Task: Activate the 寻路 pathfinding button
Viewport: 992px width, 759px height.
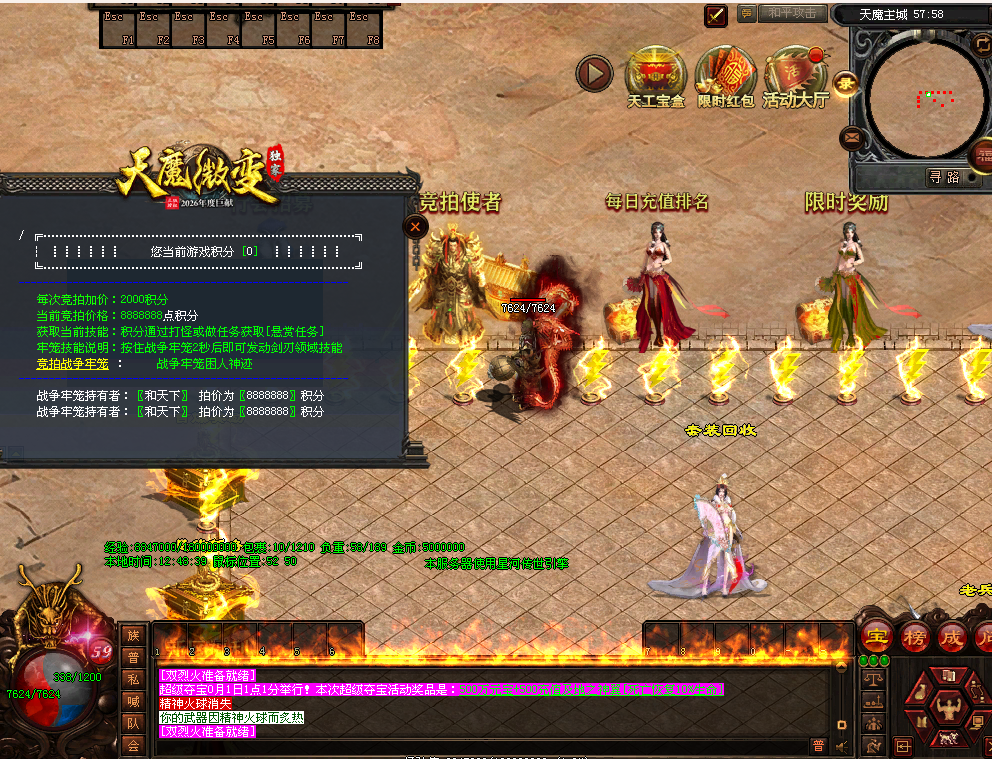Action: 944,177
